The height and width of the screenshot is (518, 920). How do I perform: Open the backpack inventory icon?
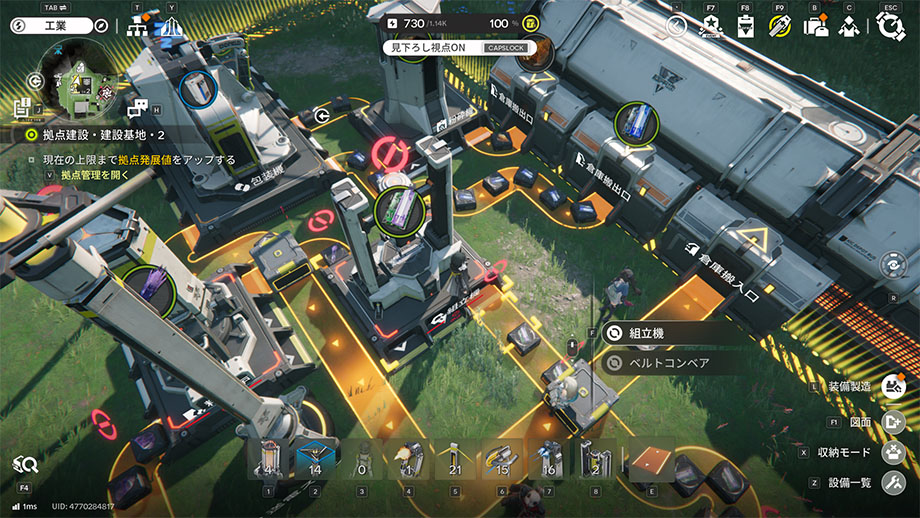click(x=815, y=27)
